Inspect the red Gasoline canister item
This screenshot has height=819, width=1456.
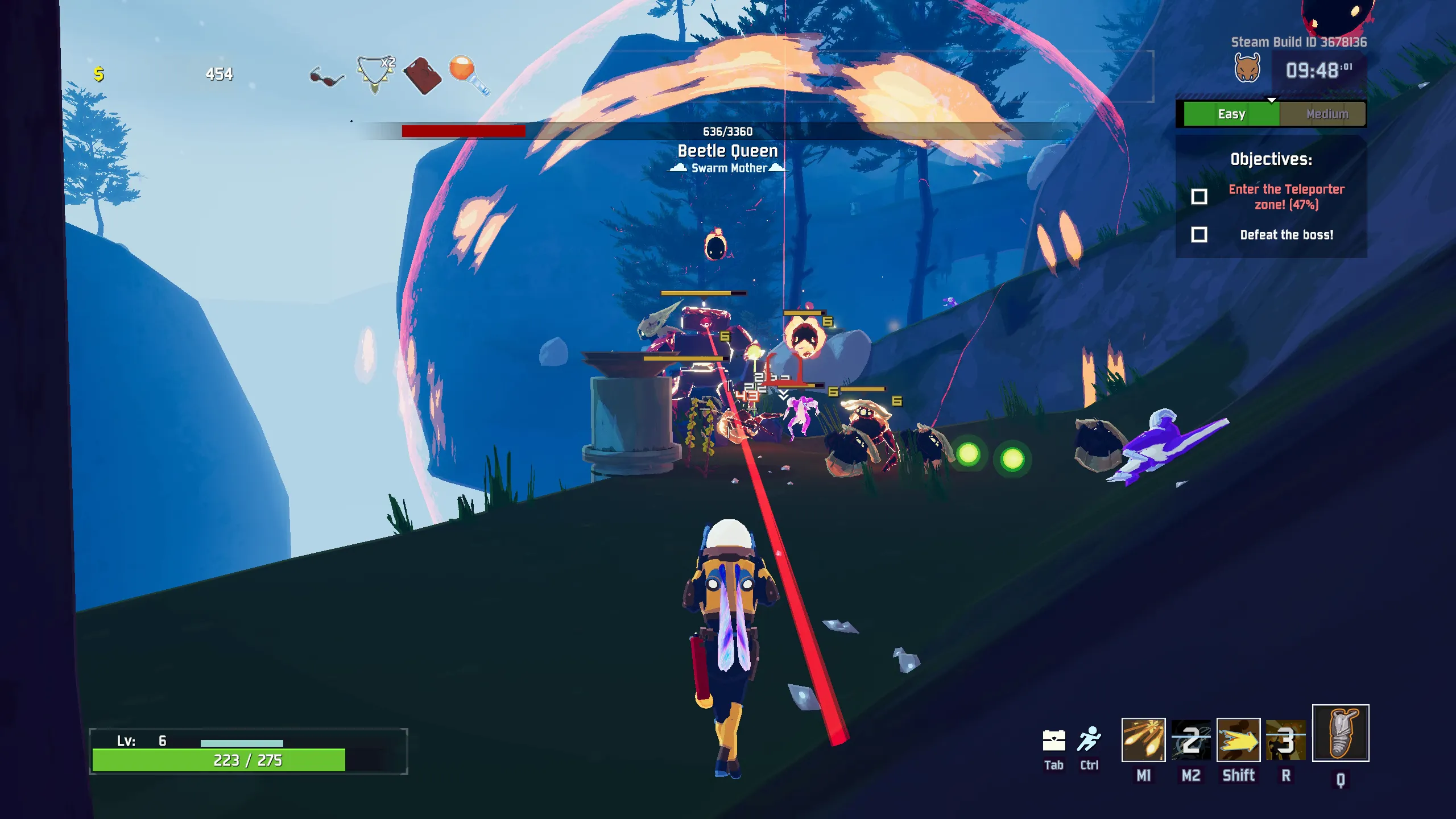[x=422, y=76]
